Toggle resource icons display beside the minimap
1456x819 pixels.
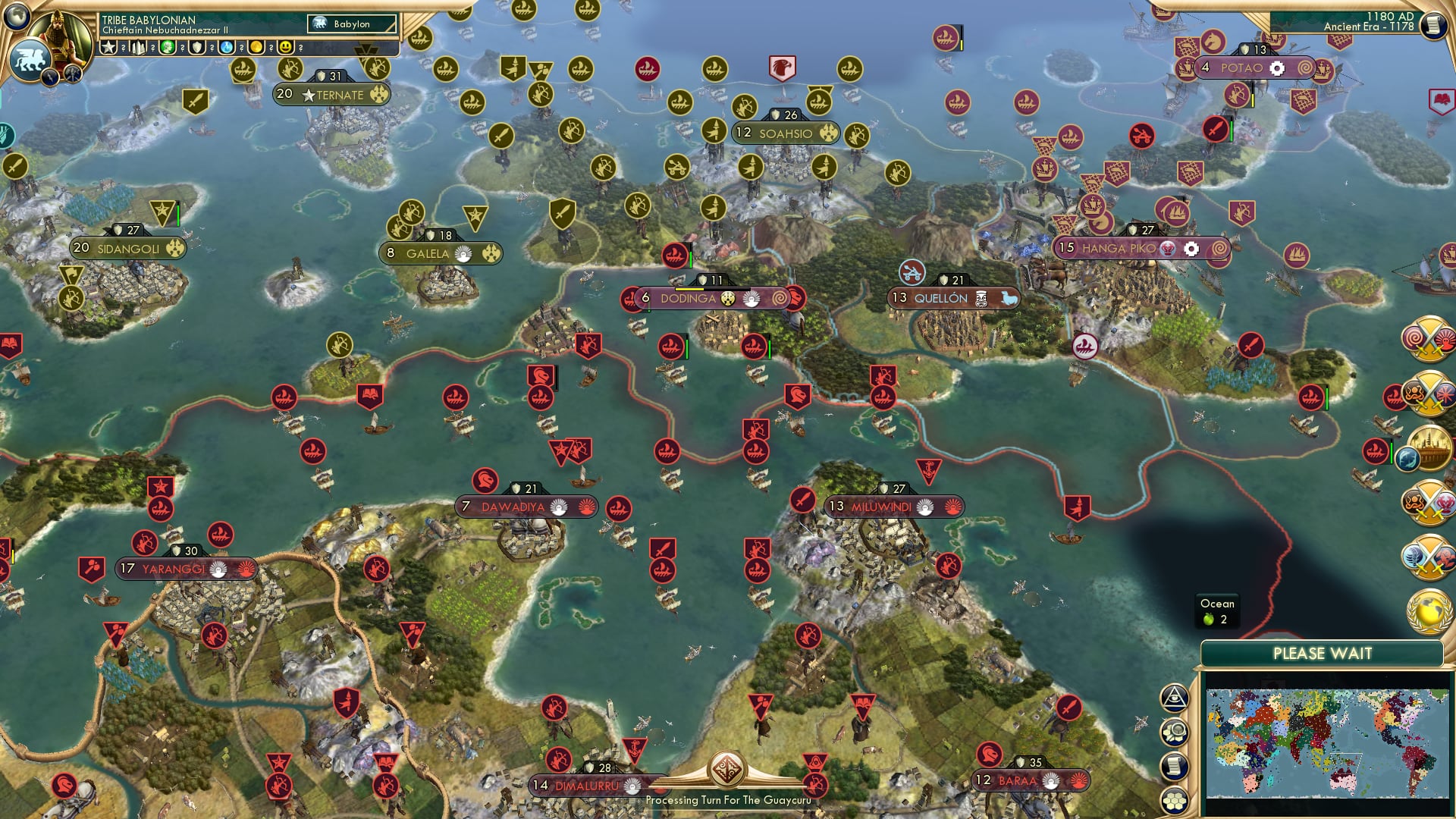[1174, 732]
